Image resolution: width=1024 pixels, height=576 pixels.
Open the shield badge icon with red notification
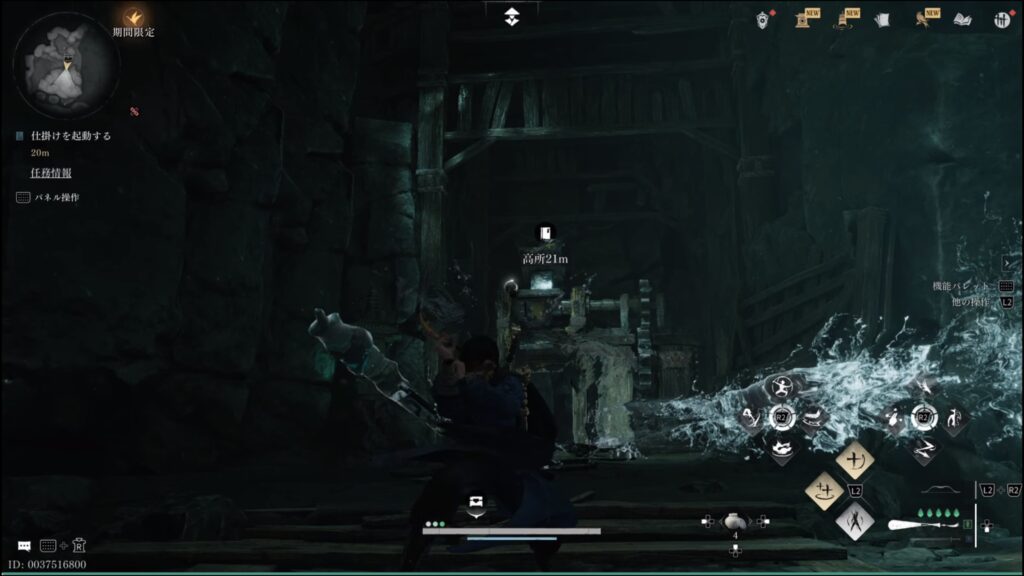click(x=764, y=18)
